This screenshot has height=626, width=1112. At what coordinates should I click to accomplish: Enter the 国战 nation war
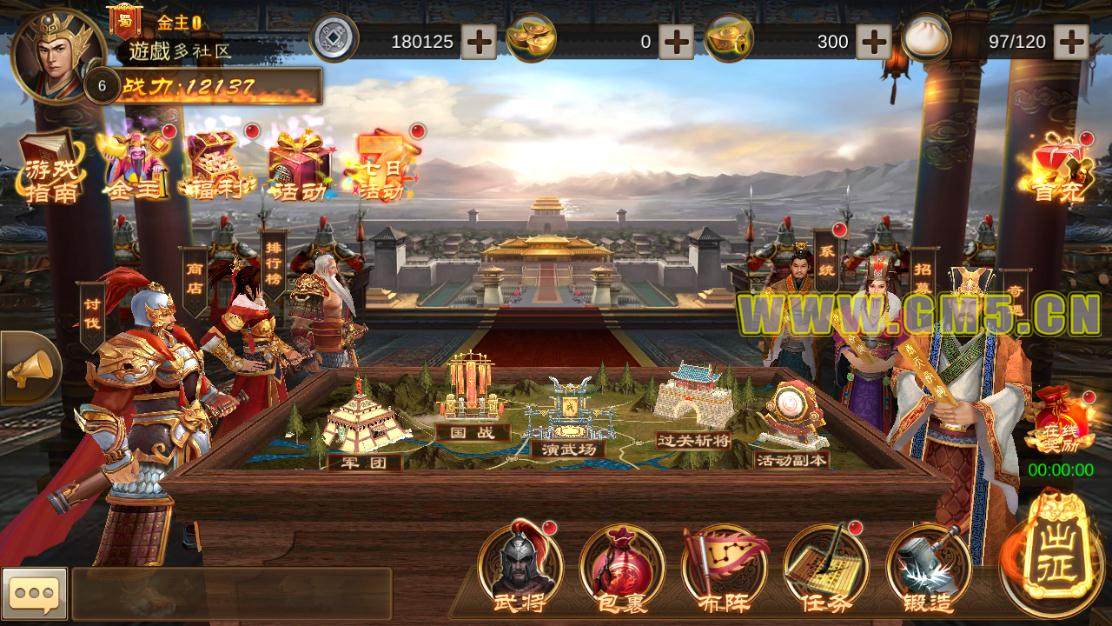click(472, 400)
